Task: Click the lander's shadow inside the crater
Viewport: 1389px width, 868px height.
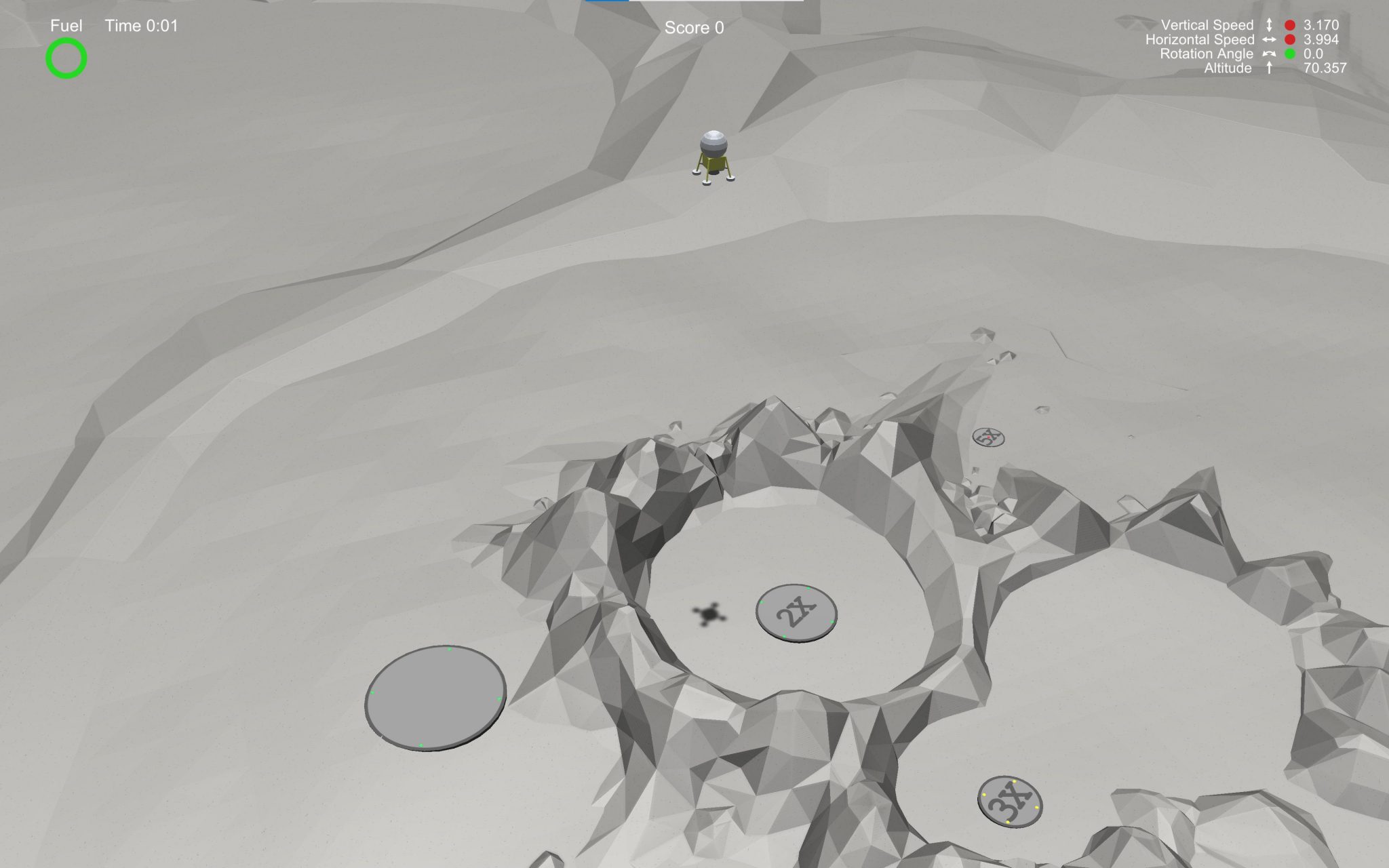Action: click(x=708, y=615)
